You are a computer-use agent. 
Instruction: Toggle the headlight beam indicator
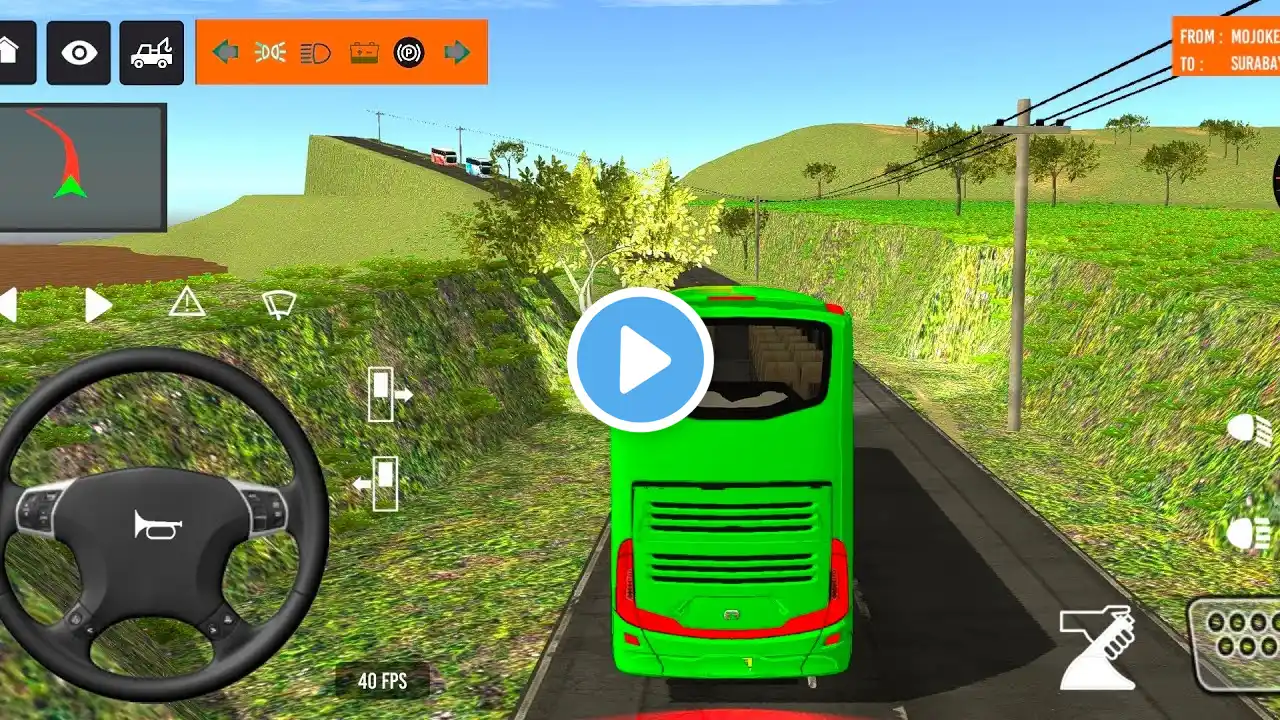316,52
